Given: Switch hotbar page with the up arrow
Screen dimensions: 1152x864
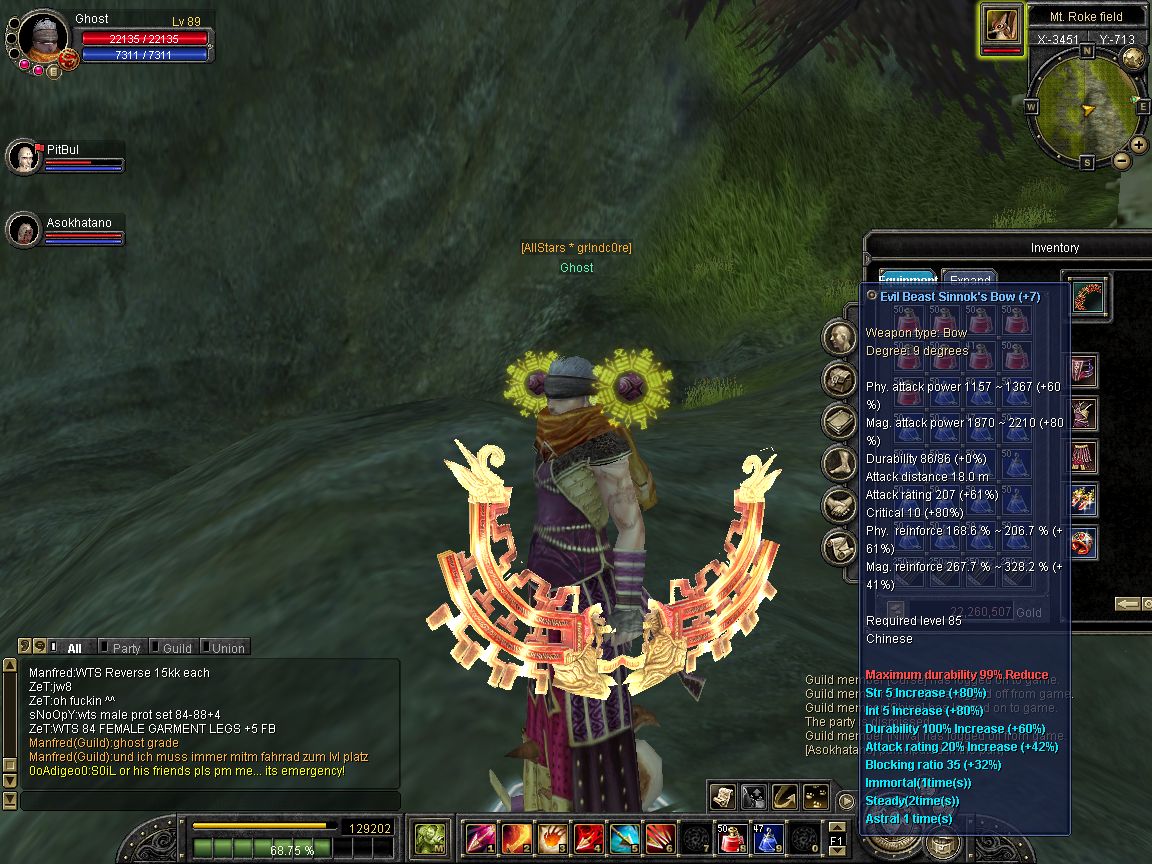Looking at the screenshot, I should [x=836, y=827].
